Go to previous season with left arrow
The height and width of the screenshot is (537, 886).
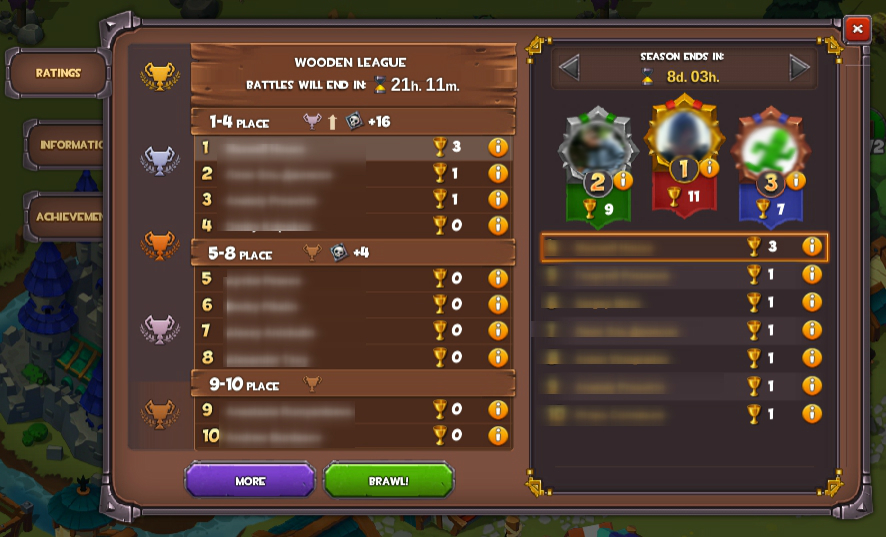569,68
